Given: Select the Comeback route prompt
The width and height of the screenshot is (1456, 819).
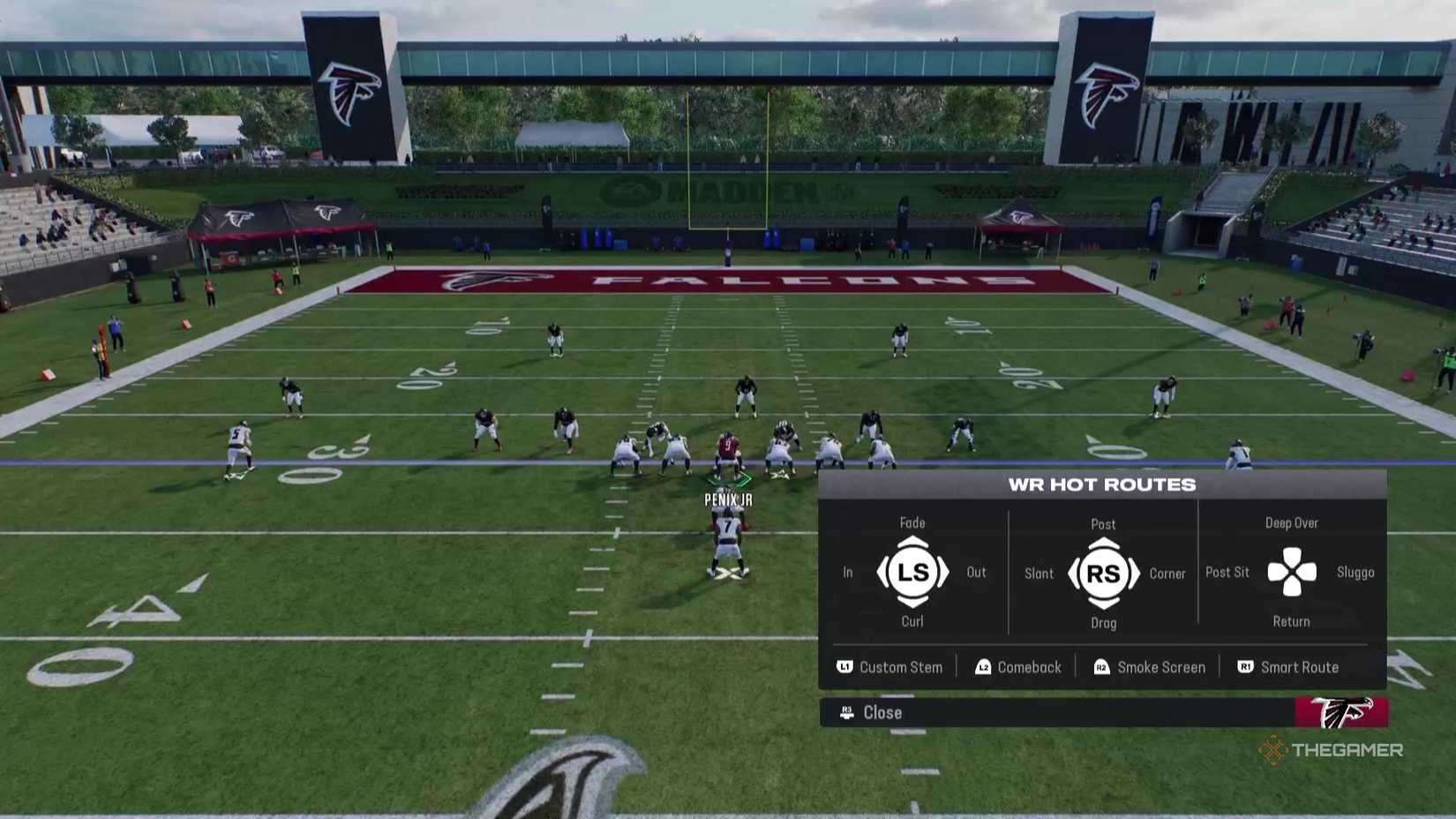Looking at the screenshot, I should click(1018, 667).
